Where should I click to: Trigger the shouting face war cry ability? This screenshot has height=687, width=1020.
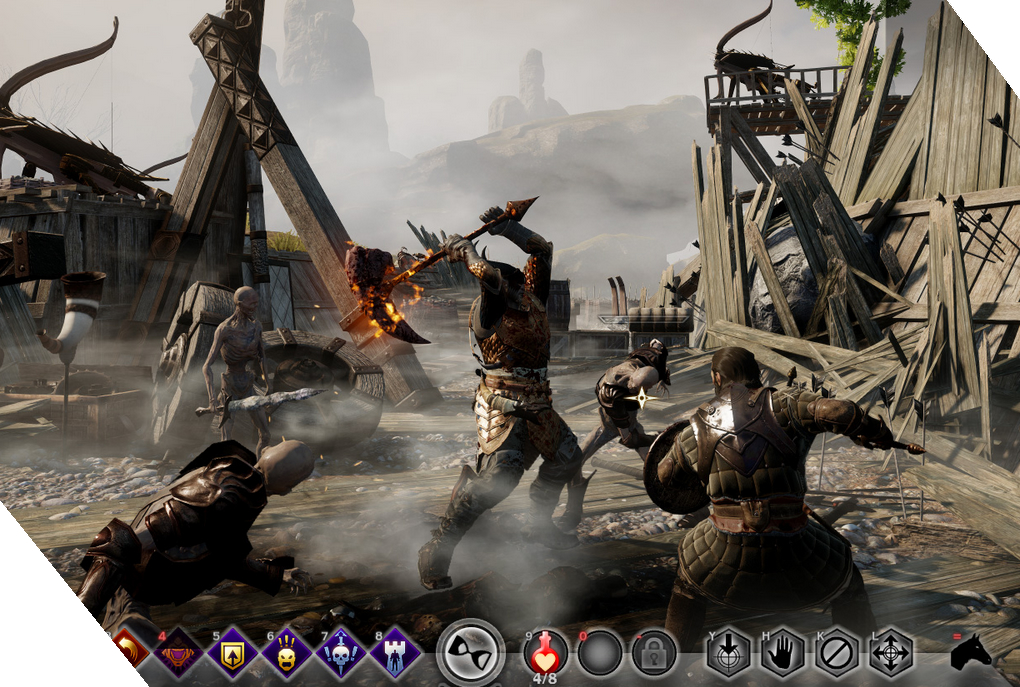coord(286,654)
